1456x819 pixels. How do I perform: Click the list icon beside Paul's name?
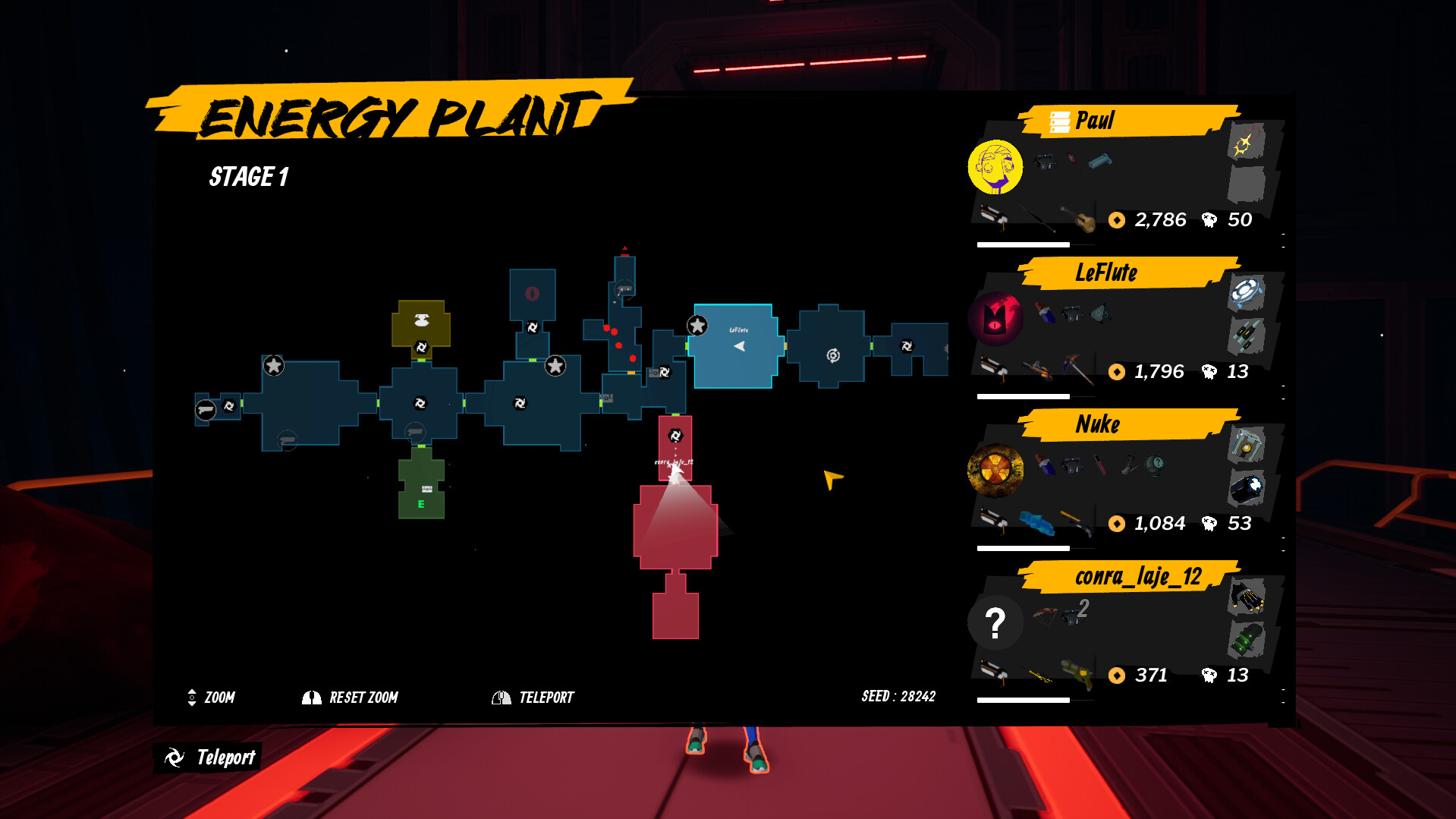pos(1059,120)
